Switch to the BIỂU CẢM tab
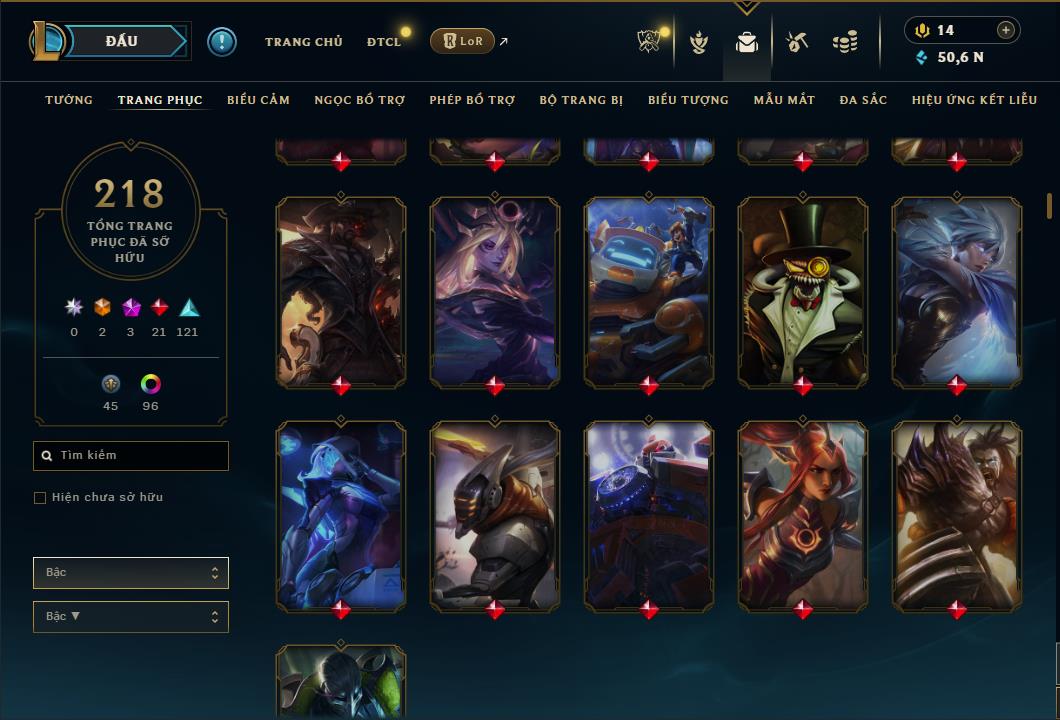This screenshot has width=1060, height=720. click(258, 100)
